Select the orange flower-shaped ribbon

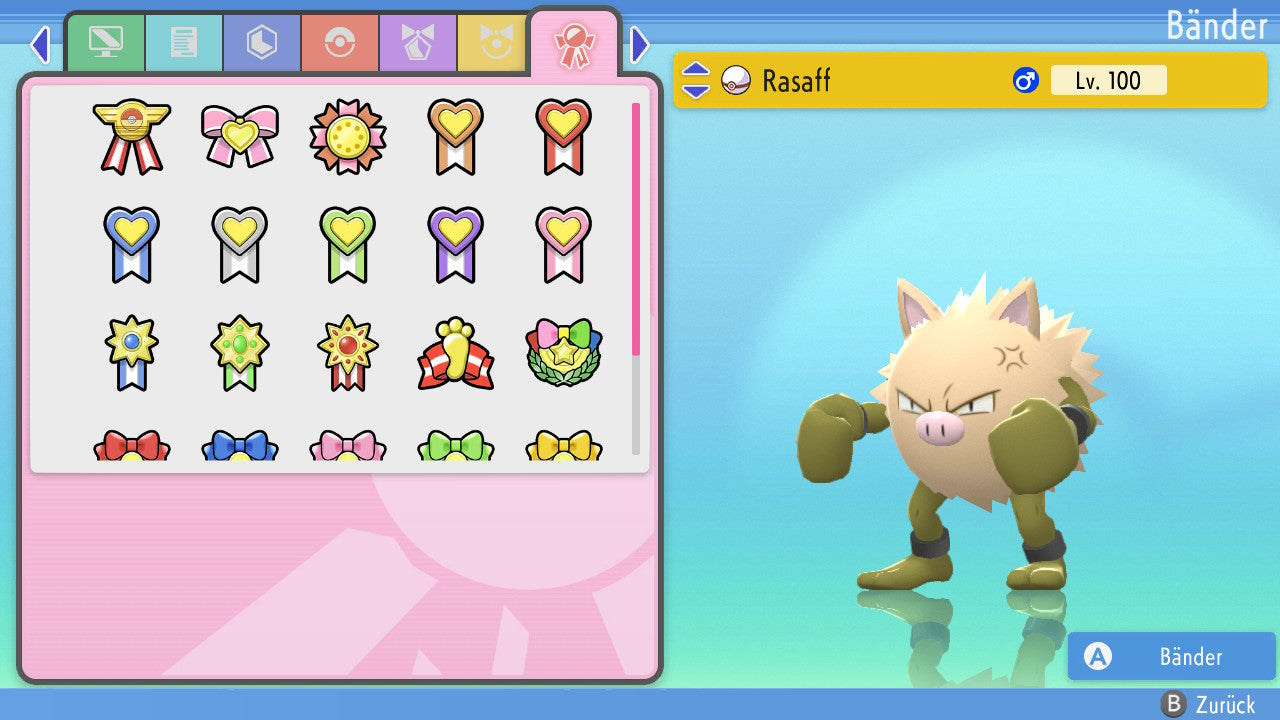347,136
